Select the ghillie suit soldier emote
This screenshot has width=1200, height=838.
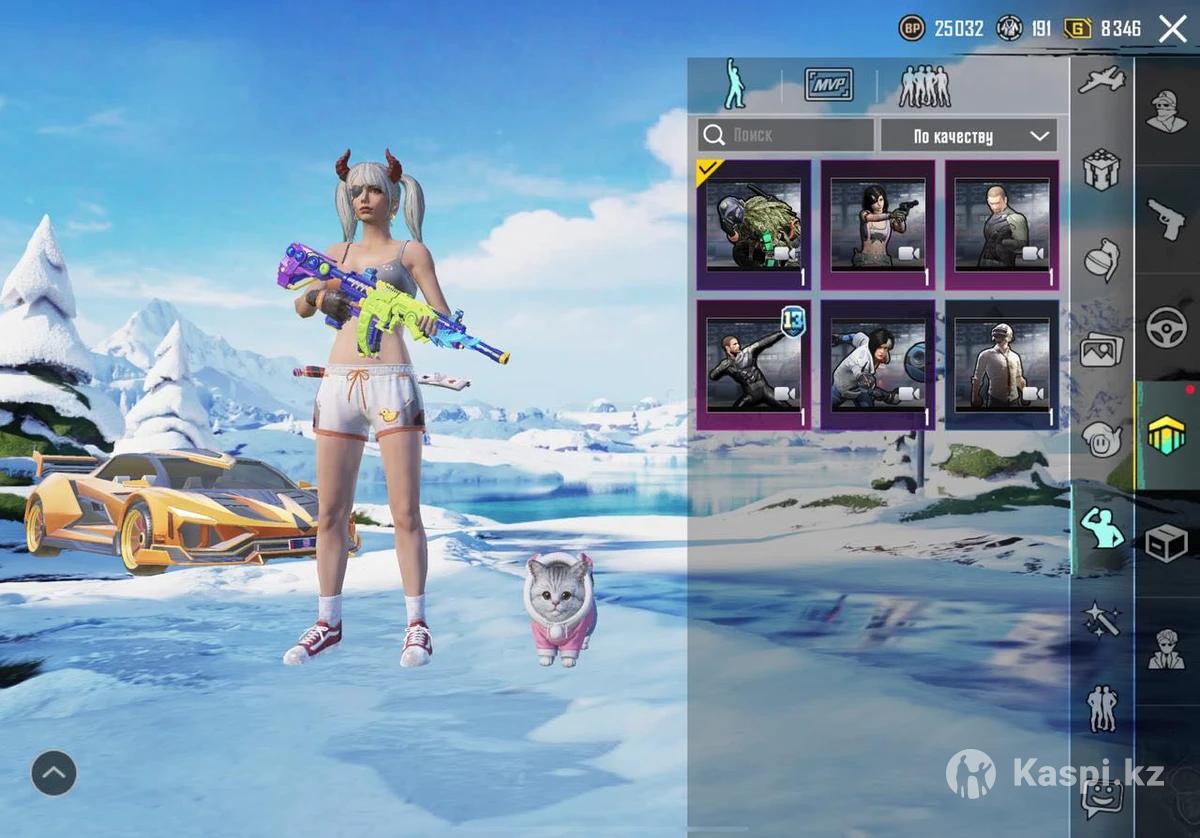pos(754,225)
